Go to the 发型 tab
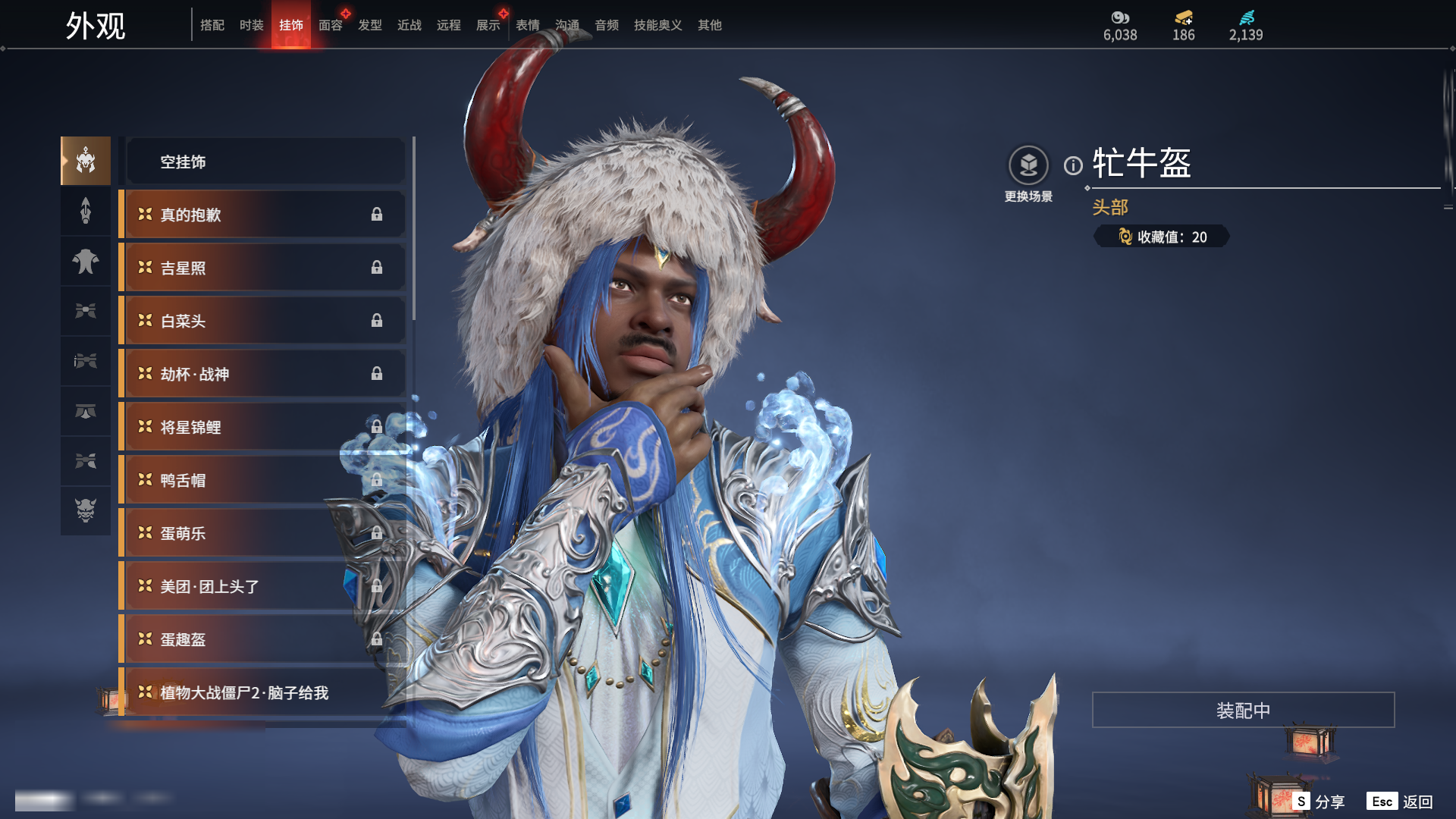 [369, 25]
